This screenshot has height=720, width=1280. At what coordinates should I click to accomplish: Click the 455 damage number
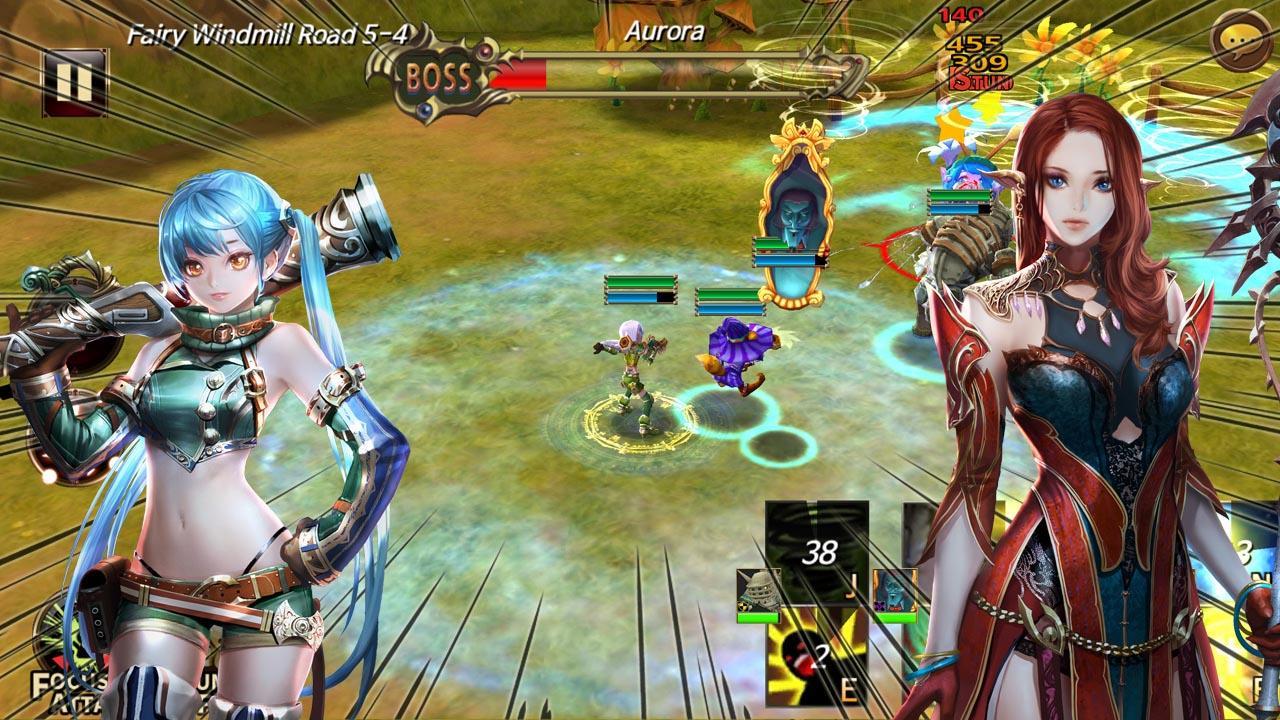976,44
